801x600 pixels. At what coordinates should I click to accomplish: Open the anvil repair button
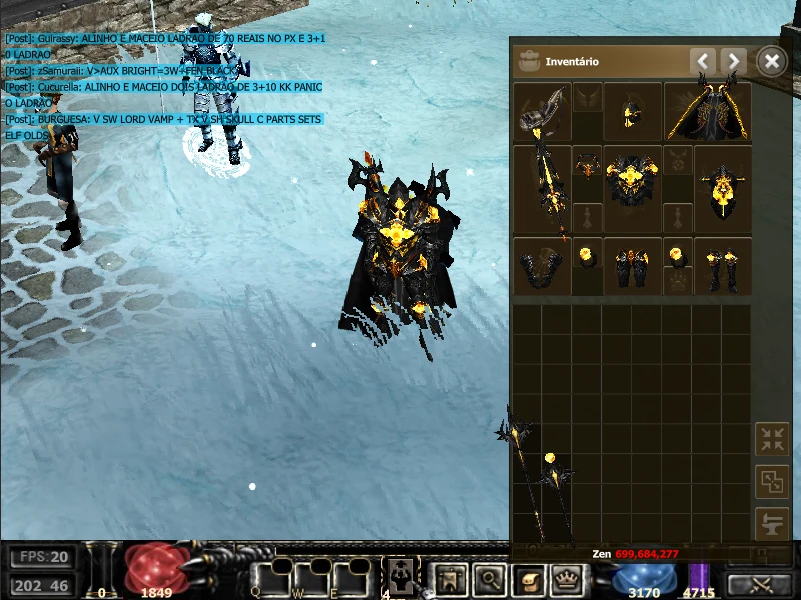point(771,523)
